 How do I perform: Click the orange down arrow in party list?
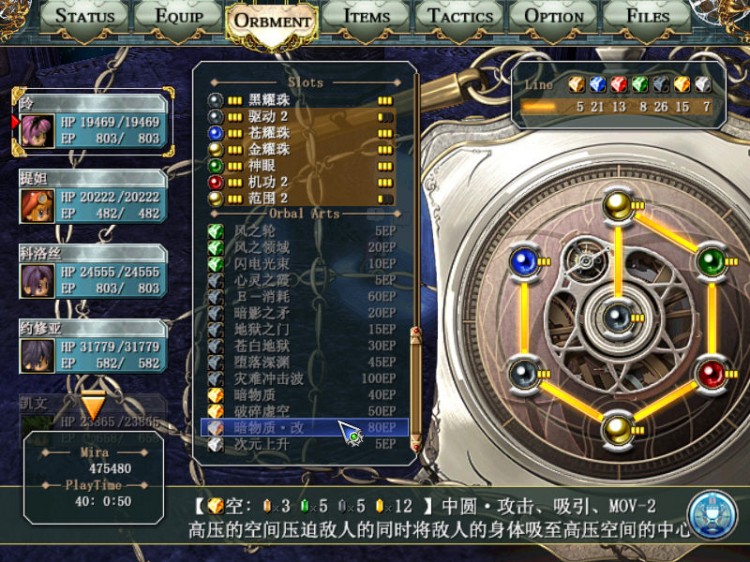point(92,407)
